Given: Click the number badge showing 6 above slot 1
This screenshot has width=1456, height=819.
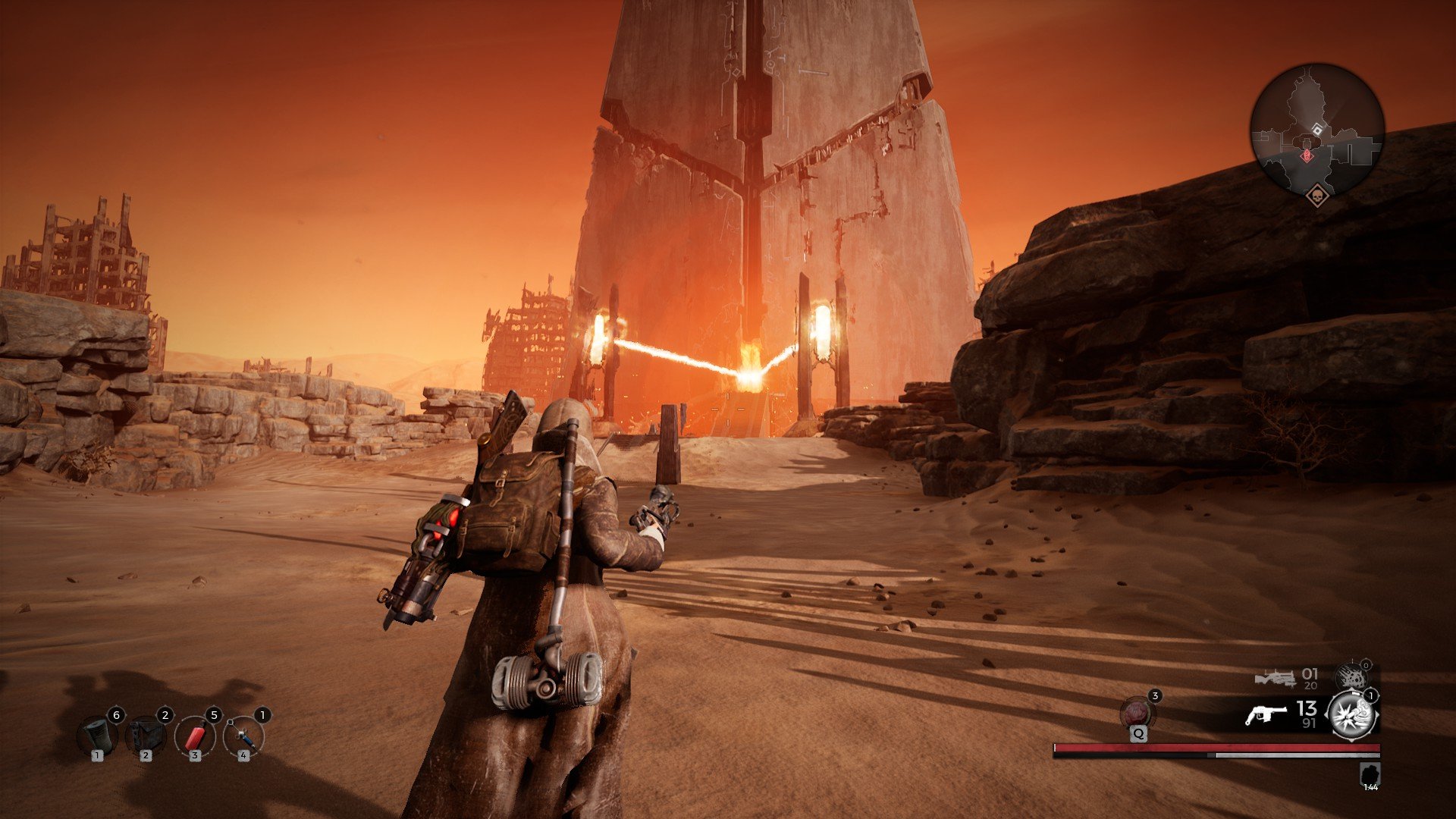Looking at the screenshot, I should (x=116, y=714).
